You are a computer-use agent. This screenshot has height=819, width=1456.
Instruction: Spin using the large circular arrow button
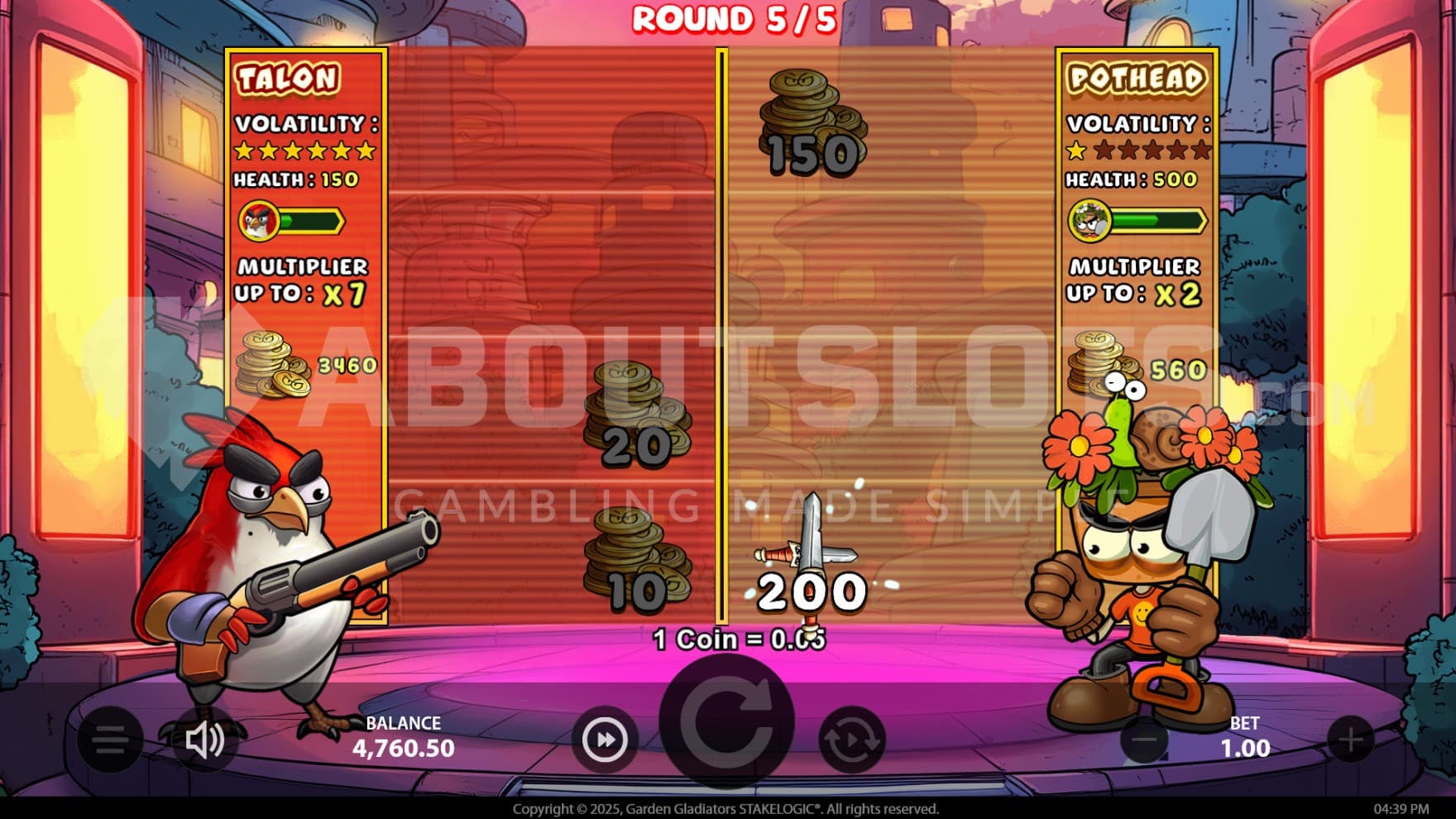tap(727, 721)
